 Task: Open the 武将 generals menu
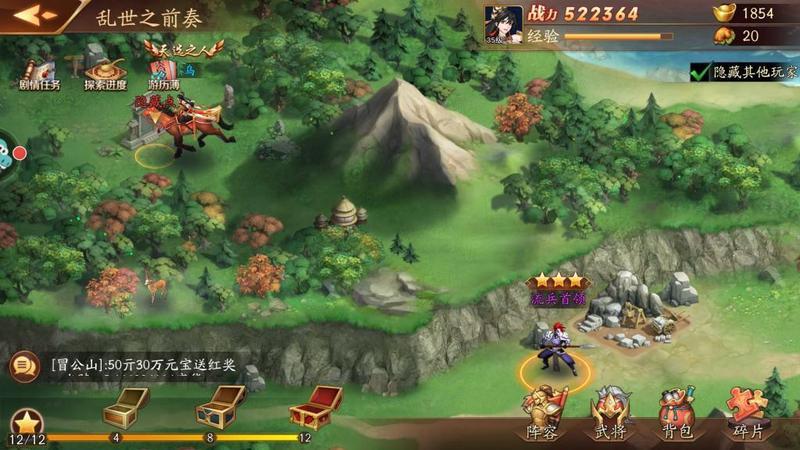pyautogui.click(x=611, y=413)
